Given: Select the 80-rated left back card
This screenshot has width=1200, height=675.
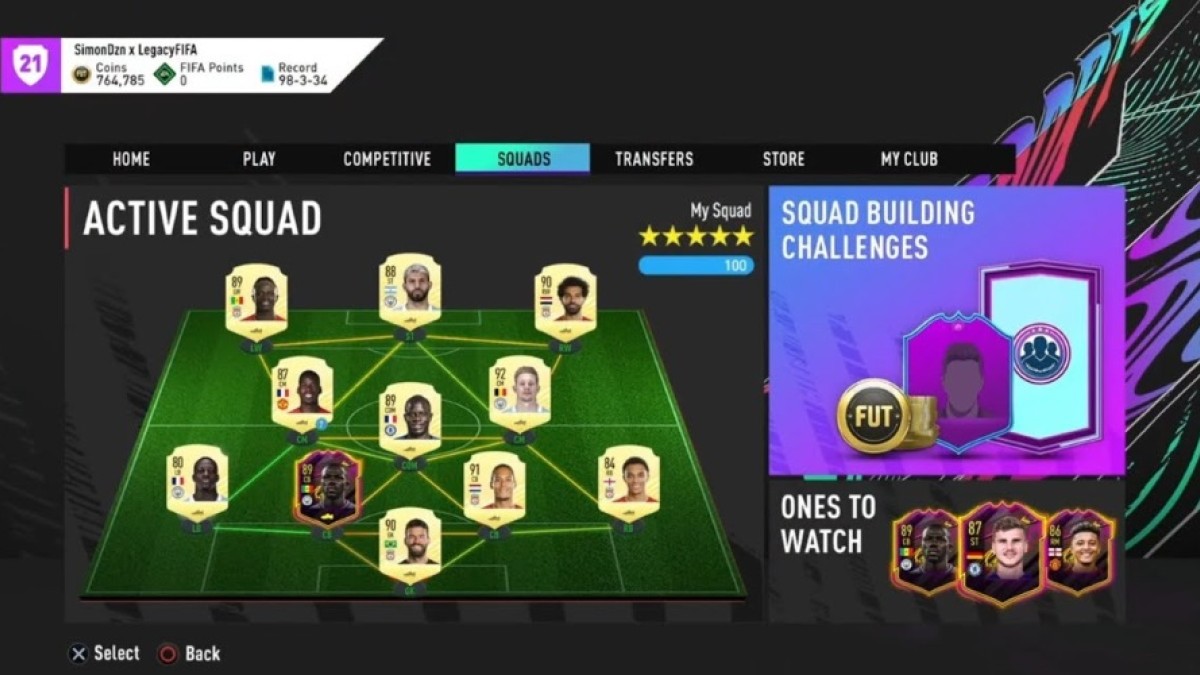Looking at the screenshot, I should pyautogui.click(x=197, y=481).
